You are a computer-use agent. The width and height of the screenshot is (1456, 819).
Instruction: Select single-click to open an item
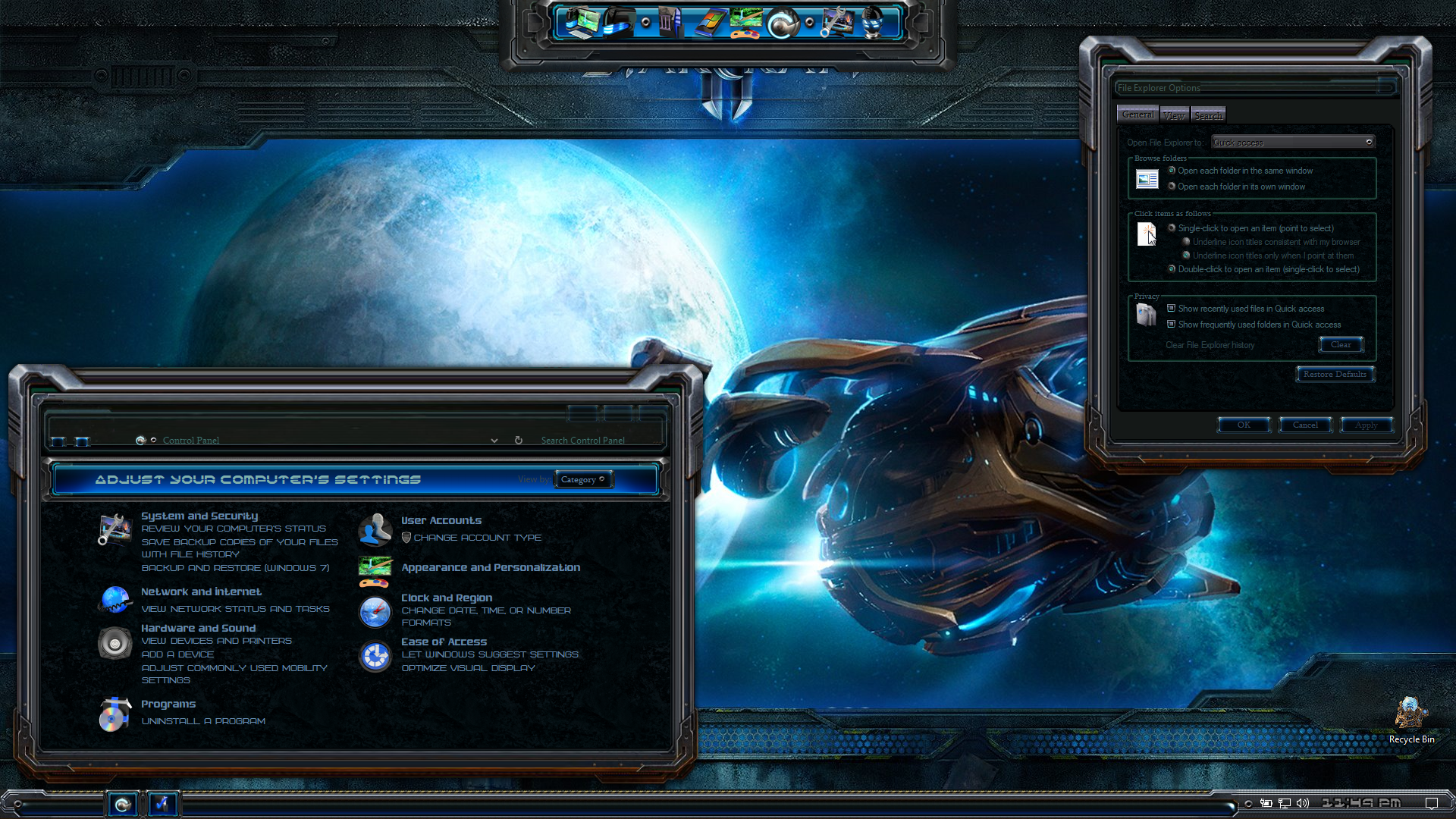pos(1172,228)
